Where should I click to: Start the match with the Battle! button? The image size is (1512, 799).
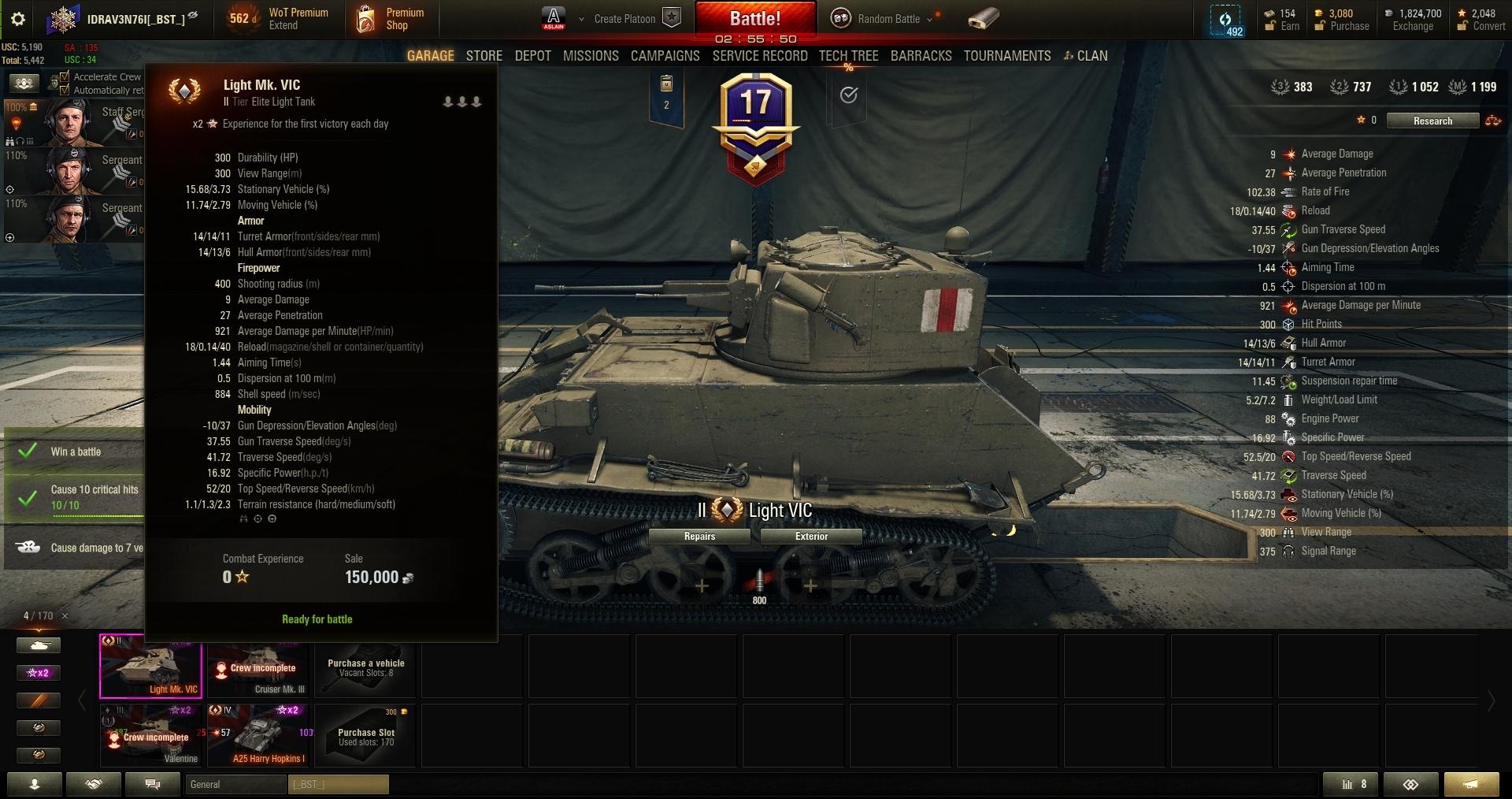point(754,18)
